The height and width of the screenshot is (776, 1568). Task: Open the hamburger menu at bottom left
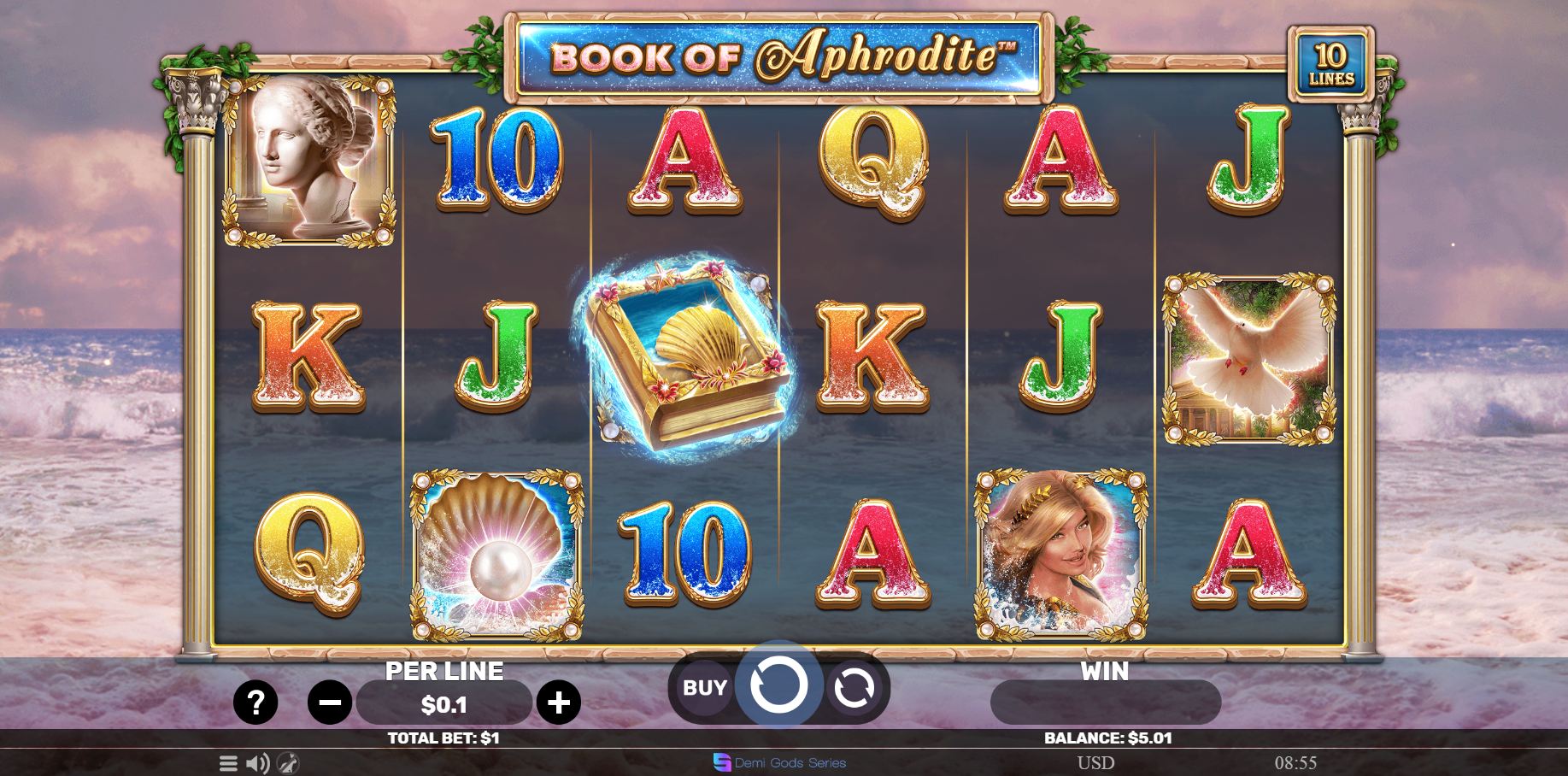coord(228,763)
